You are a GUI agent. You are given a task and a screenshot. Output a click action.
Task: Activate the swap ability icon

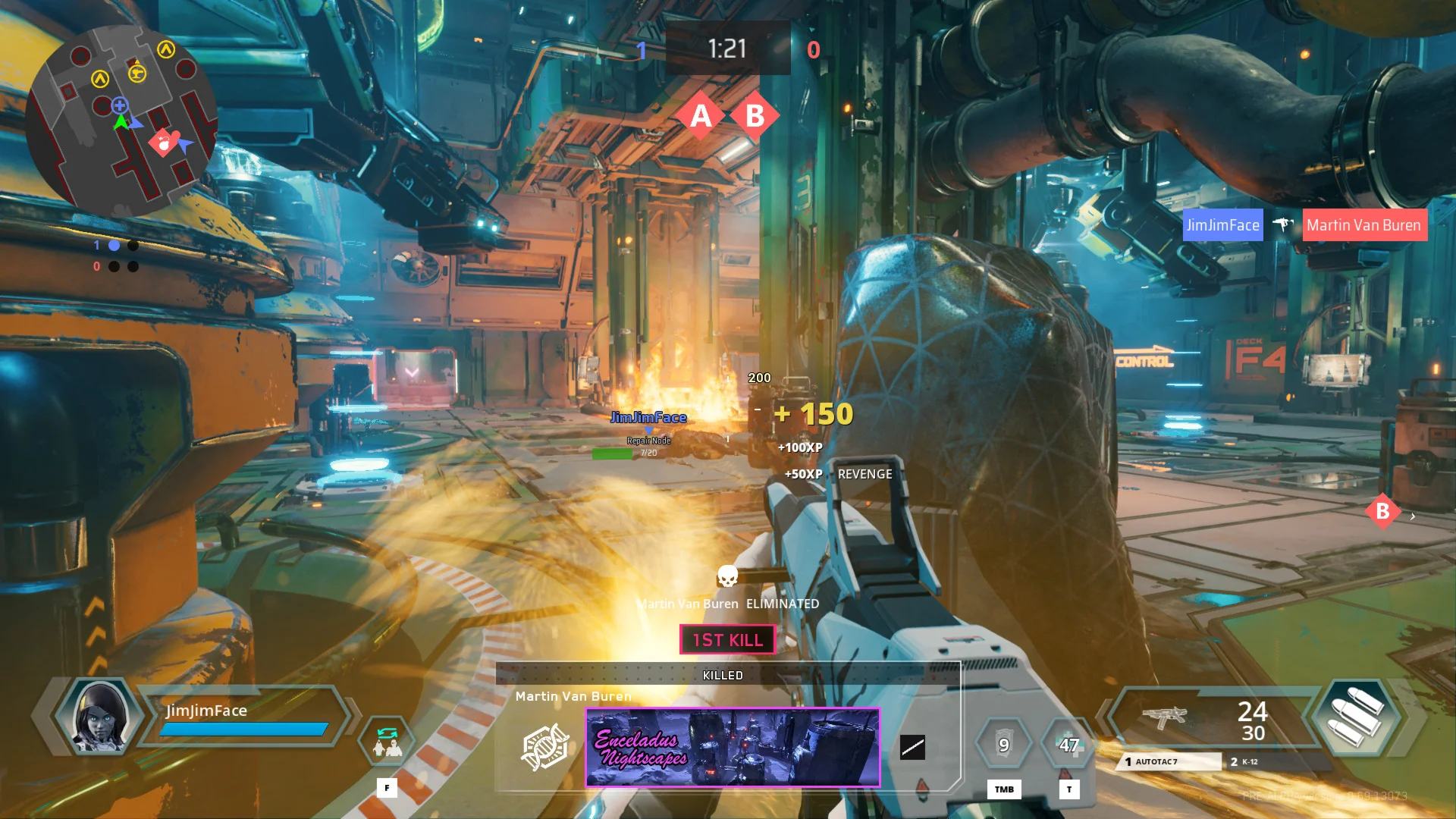(x=388, y=742)
